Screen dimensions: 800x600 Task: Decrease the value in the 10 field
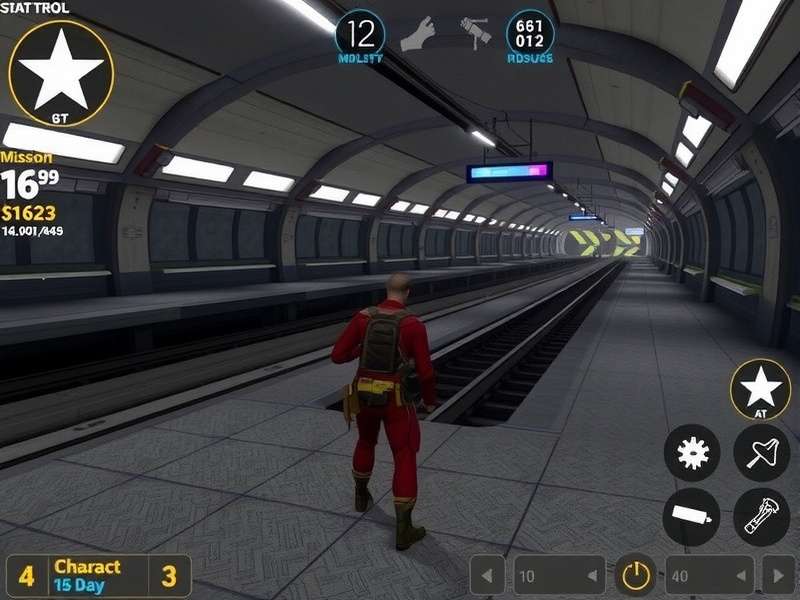click(x=592, y=575)
